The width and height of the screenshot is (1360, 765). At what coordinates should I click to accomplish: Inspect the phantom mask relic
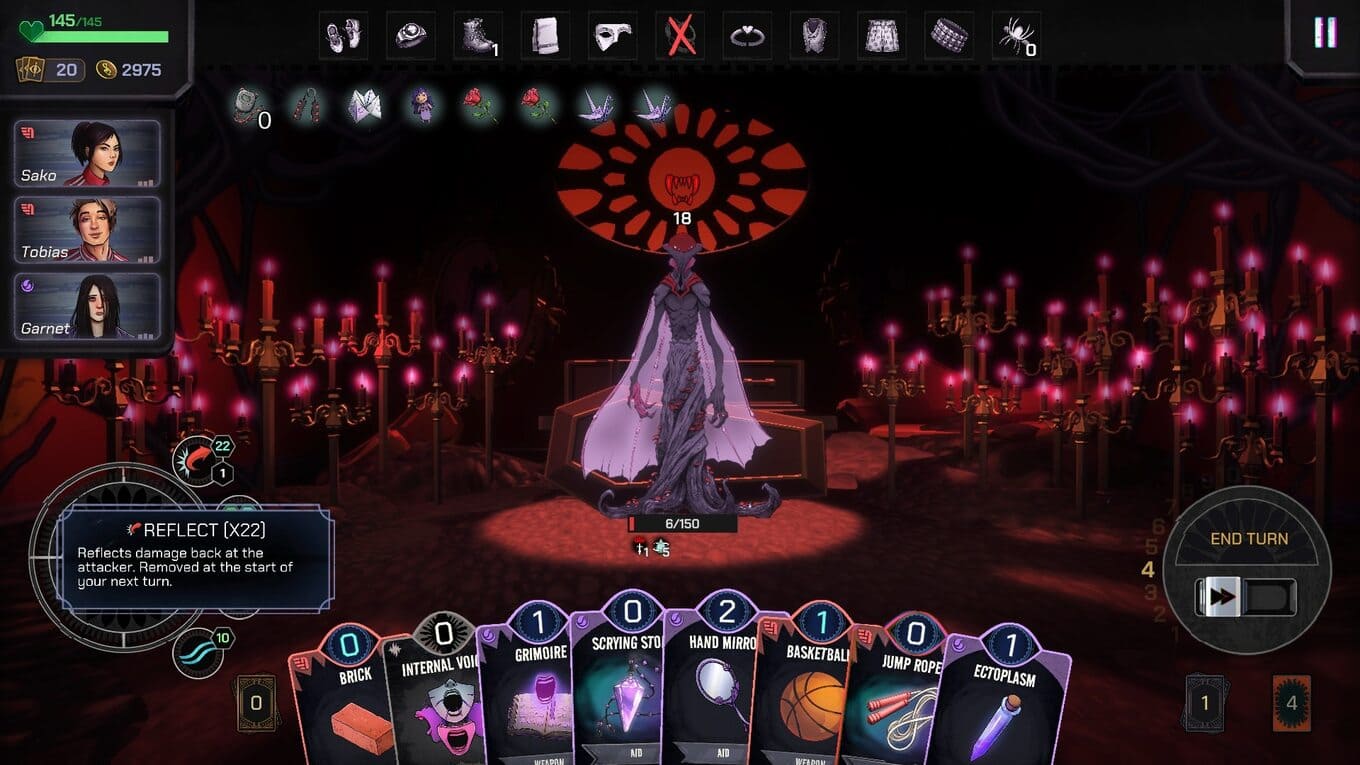613,37
